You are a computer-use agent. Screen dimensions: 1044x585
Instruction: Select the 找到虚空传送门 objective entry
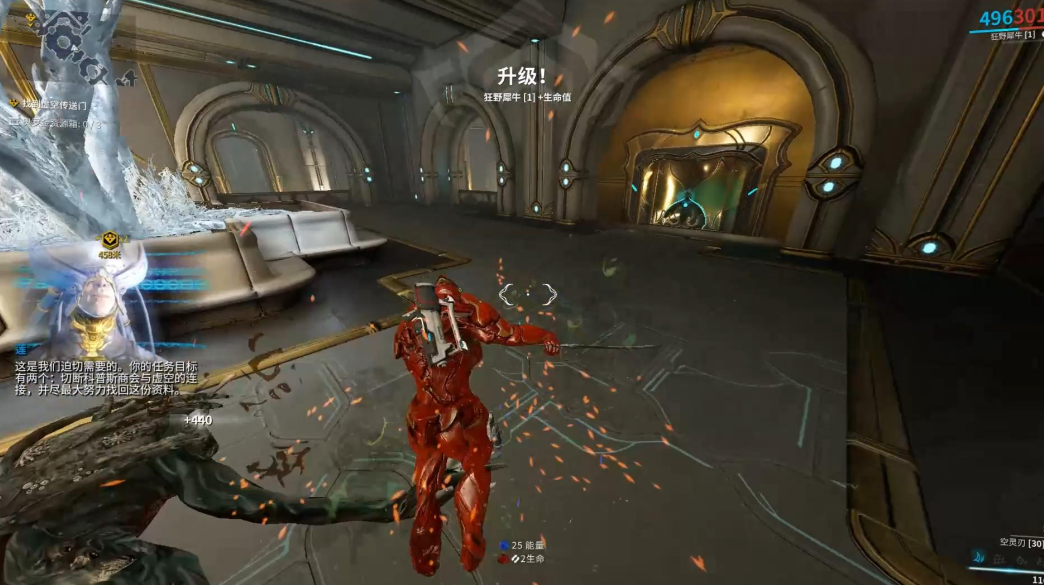click(55, 104)
